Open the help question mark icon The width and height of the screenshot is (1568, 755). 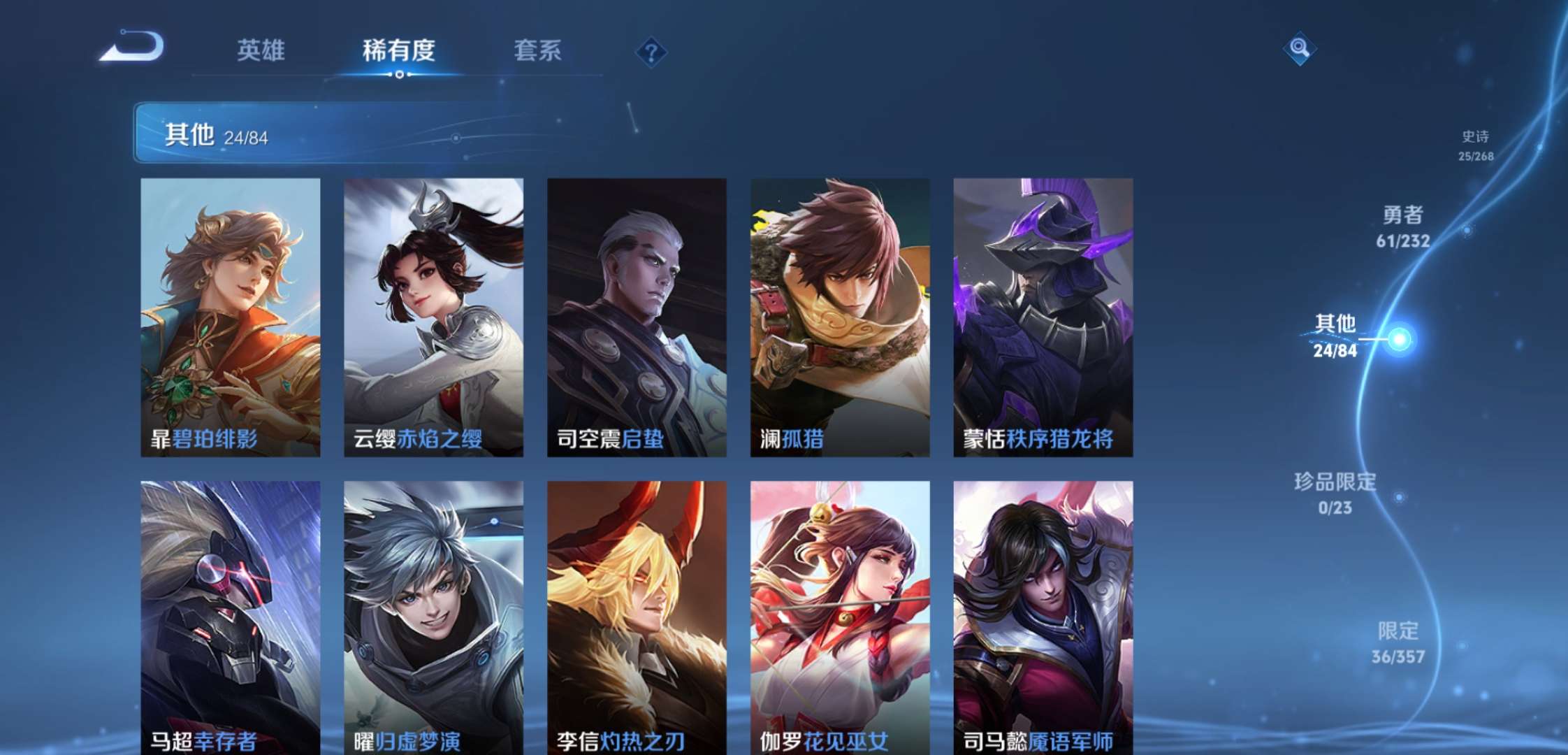[x=650, y=50]
